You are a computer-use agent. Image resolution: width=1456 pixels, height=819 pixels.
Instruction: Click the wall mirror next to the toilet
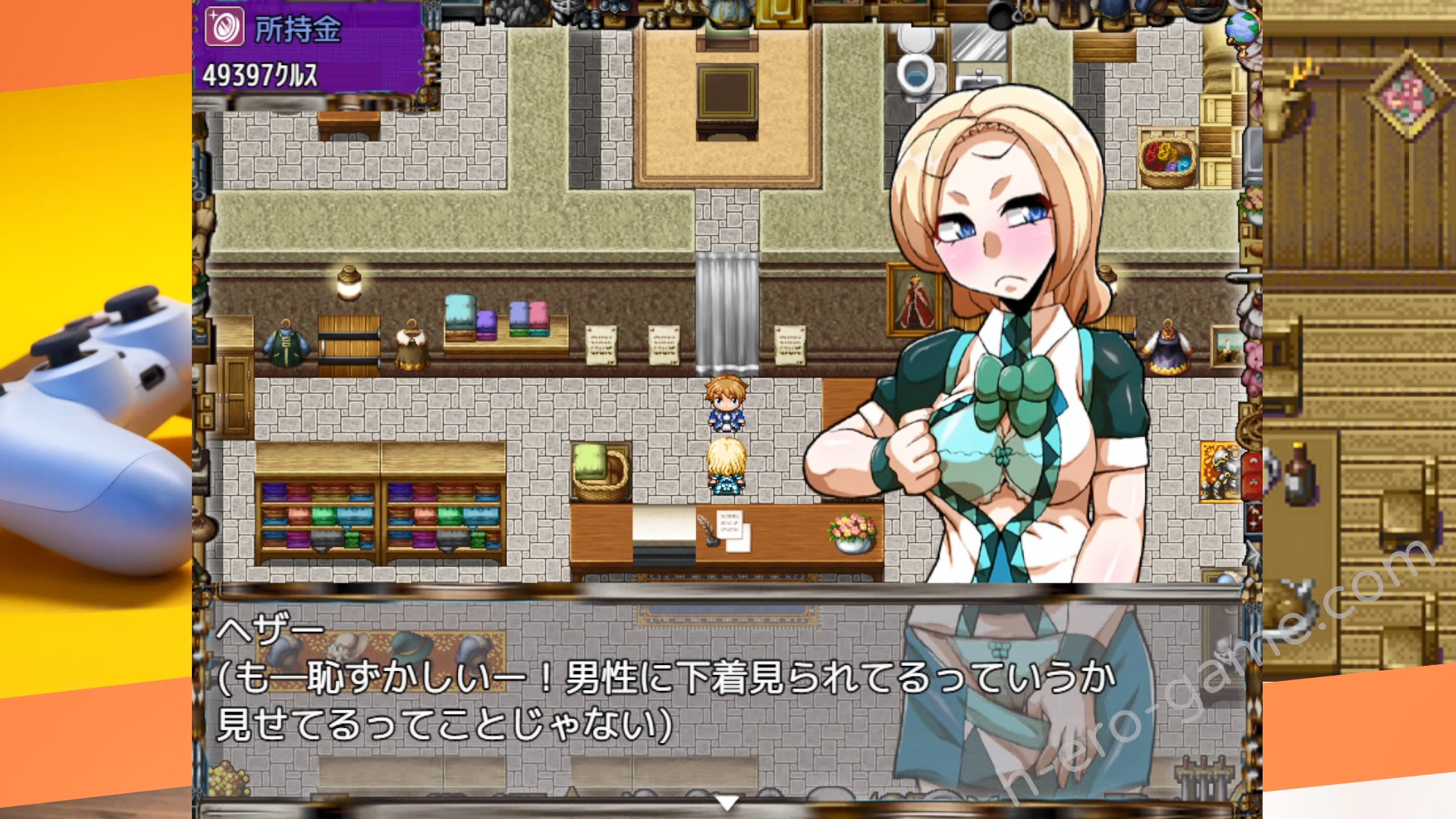coord(978,42)
